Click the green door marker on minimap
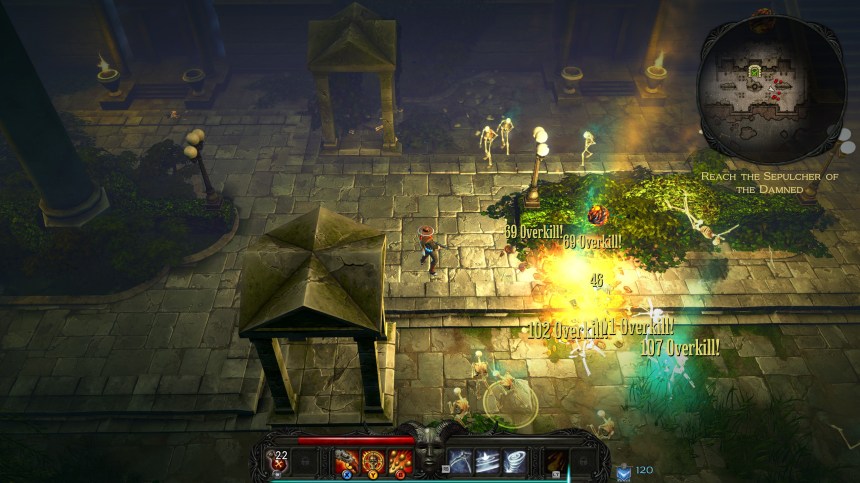This screenshot has width=860, height=483. pyautogui.click(x=755, y=71)
